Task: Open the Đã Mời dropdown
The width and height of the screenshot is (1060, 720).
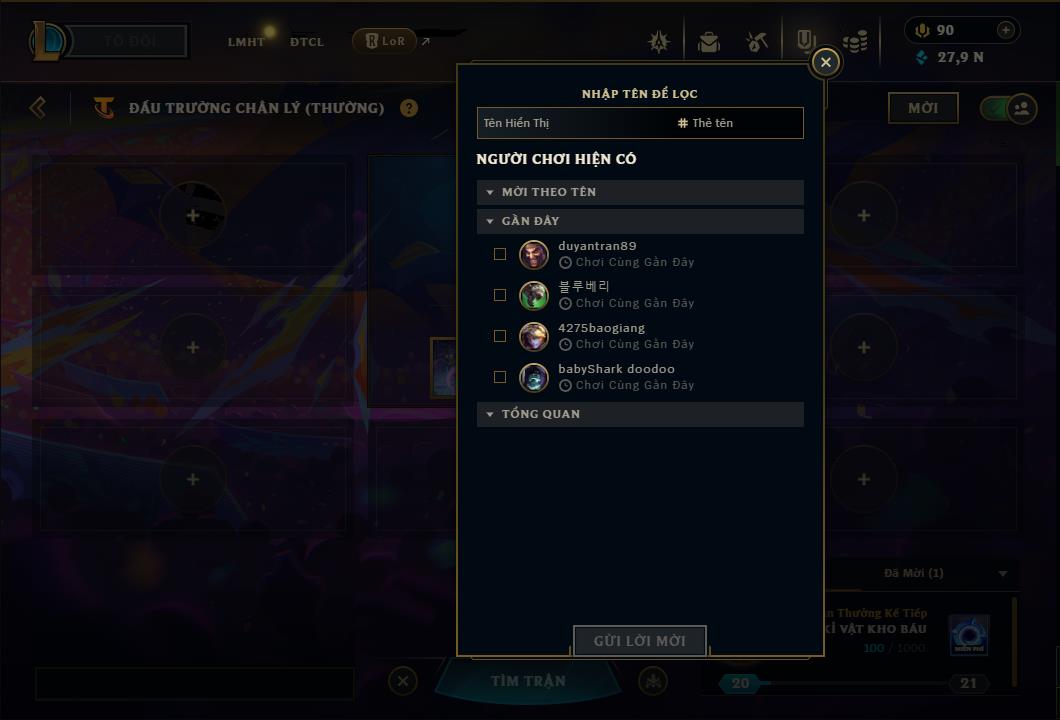Action: [1003, 574]
